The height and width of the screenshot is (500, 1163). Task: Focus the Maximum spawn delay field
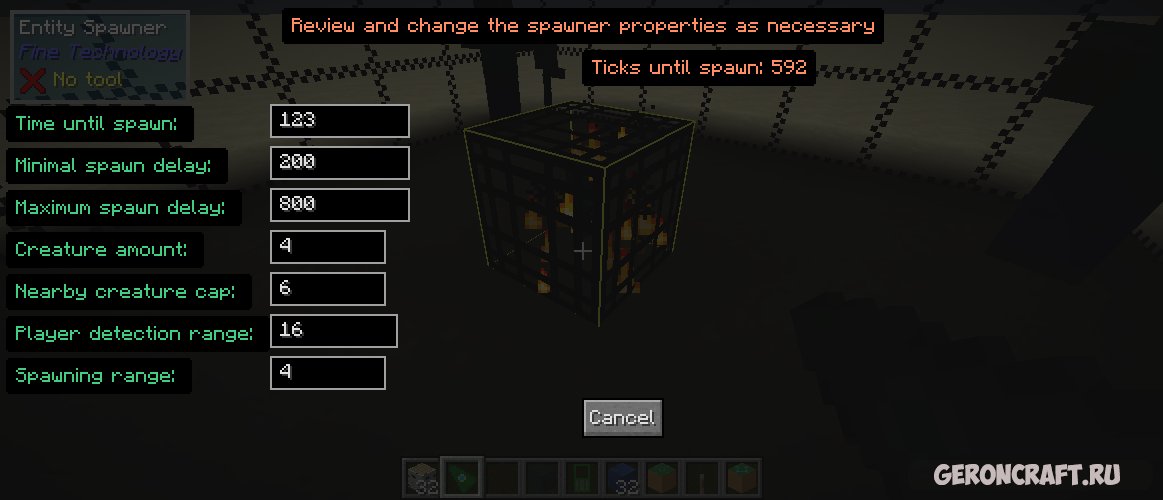pyautogui.click(x=339, y=205)
